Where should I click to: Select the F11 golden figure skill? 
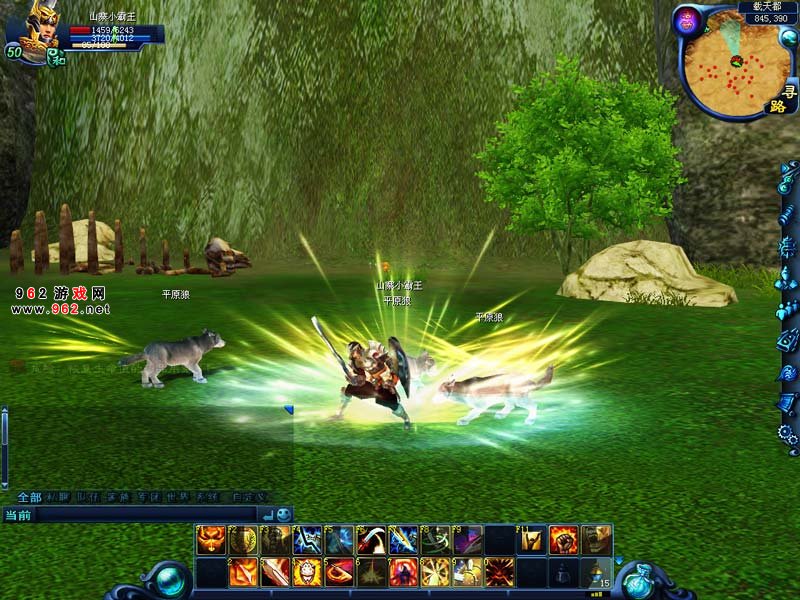pos(531,540)
